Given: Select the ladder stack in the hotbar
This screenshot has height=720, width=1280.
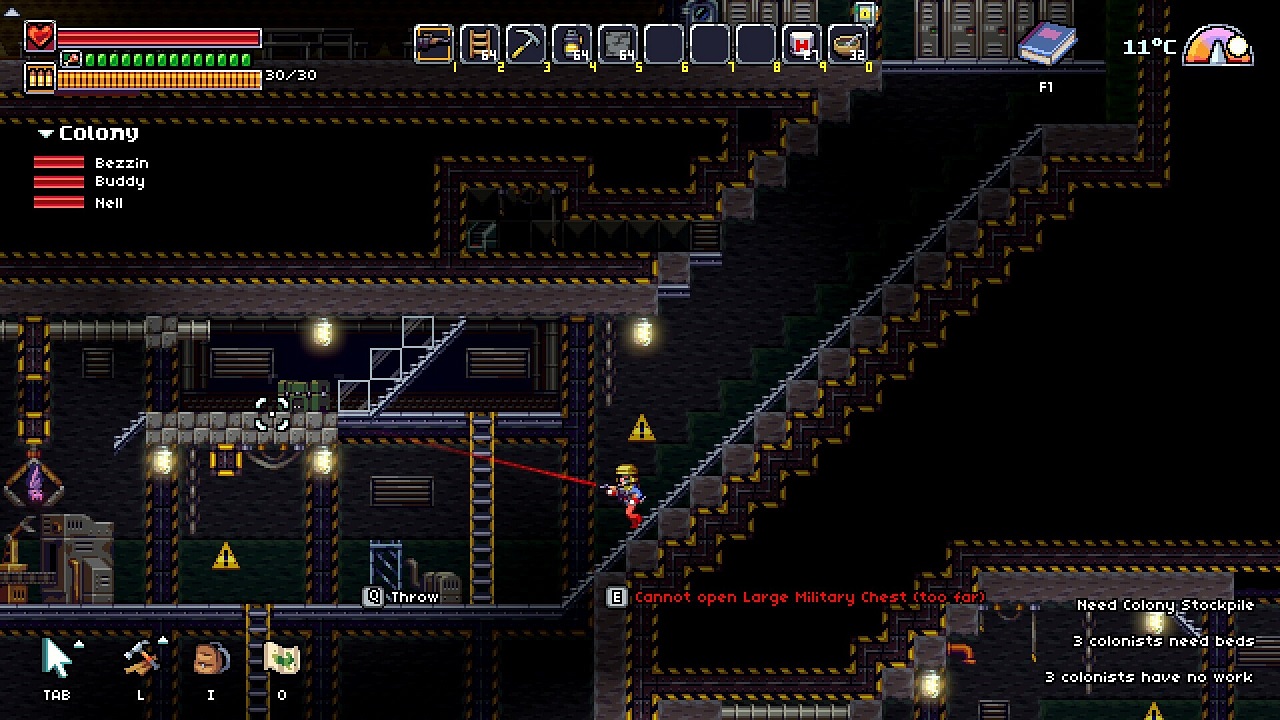Looking at the screenshot, I should [480, 44].
